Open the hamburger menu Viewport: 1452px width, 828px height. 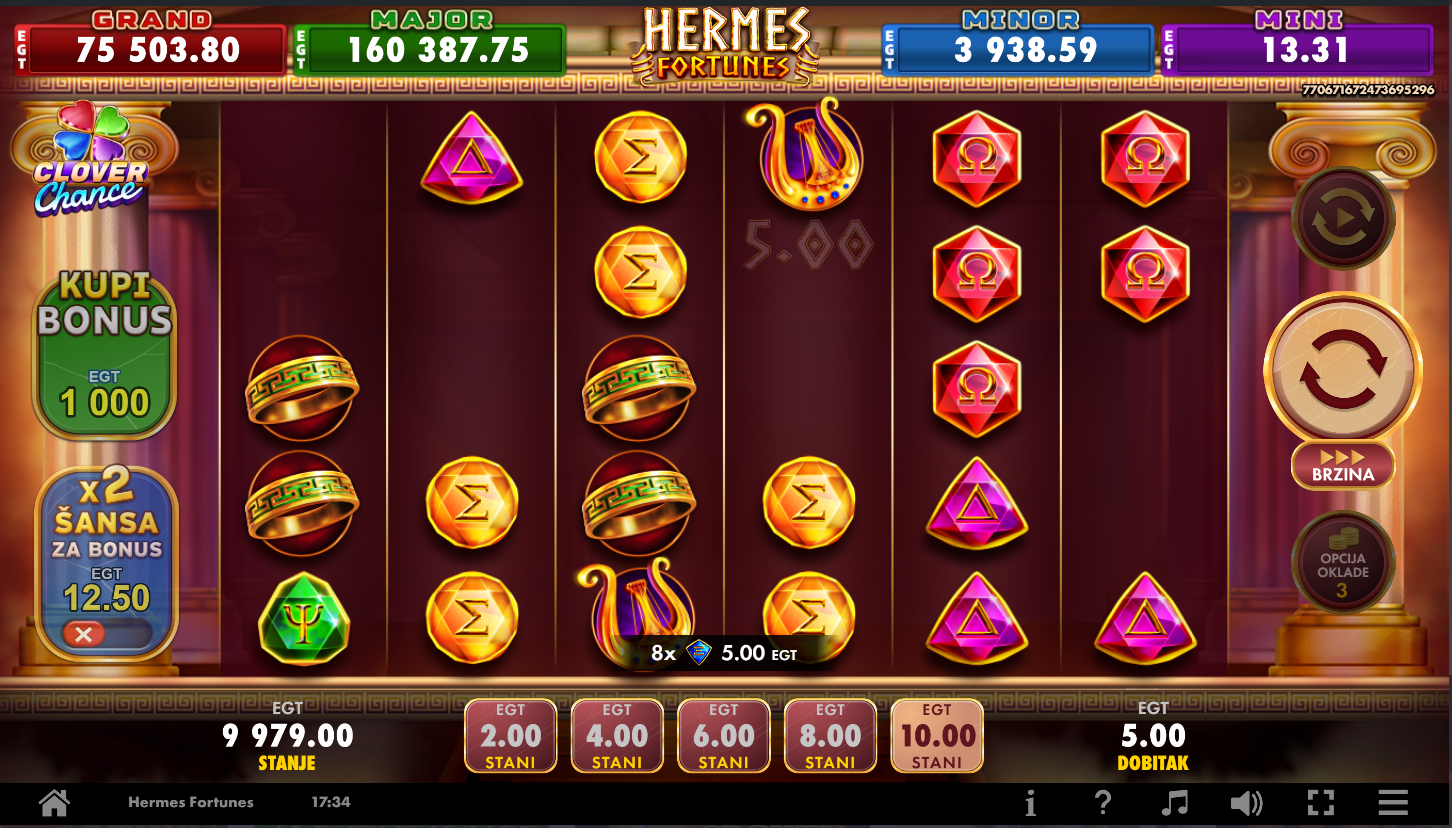coord(1393,802)
